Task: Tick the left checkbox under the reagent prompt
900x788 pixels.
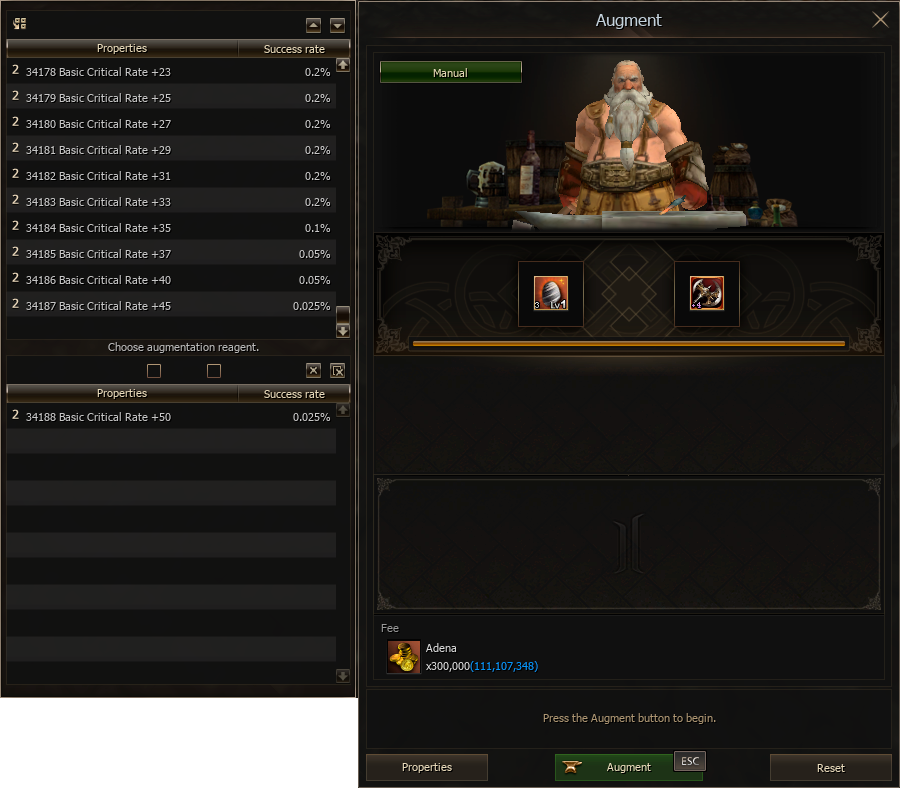Action: click(154, 371)
